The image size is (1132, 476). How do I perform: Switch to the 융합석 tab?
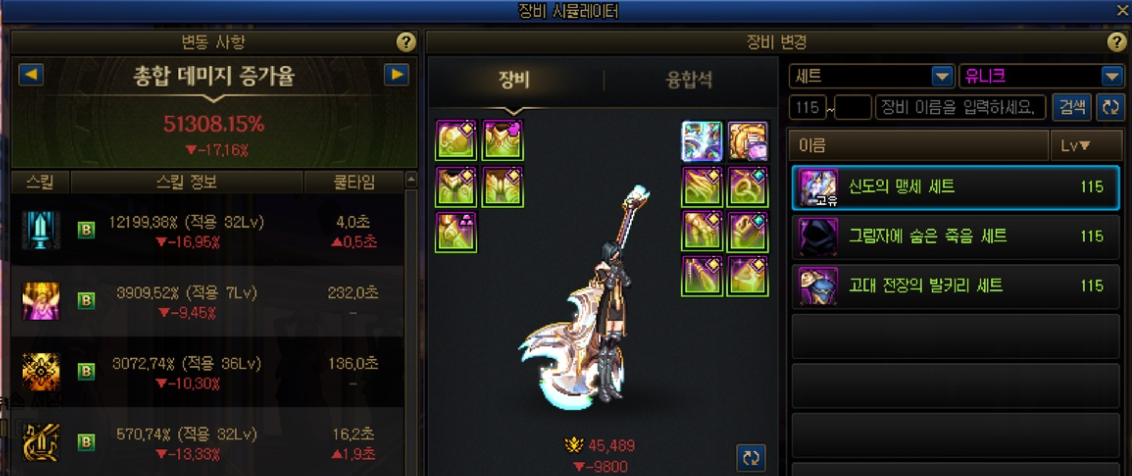click(x=689, y=81)
